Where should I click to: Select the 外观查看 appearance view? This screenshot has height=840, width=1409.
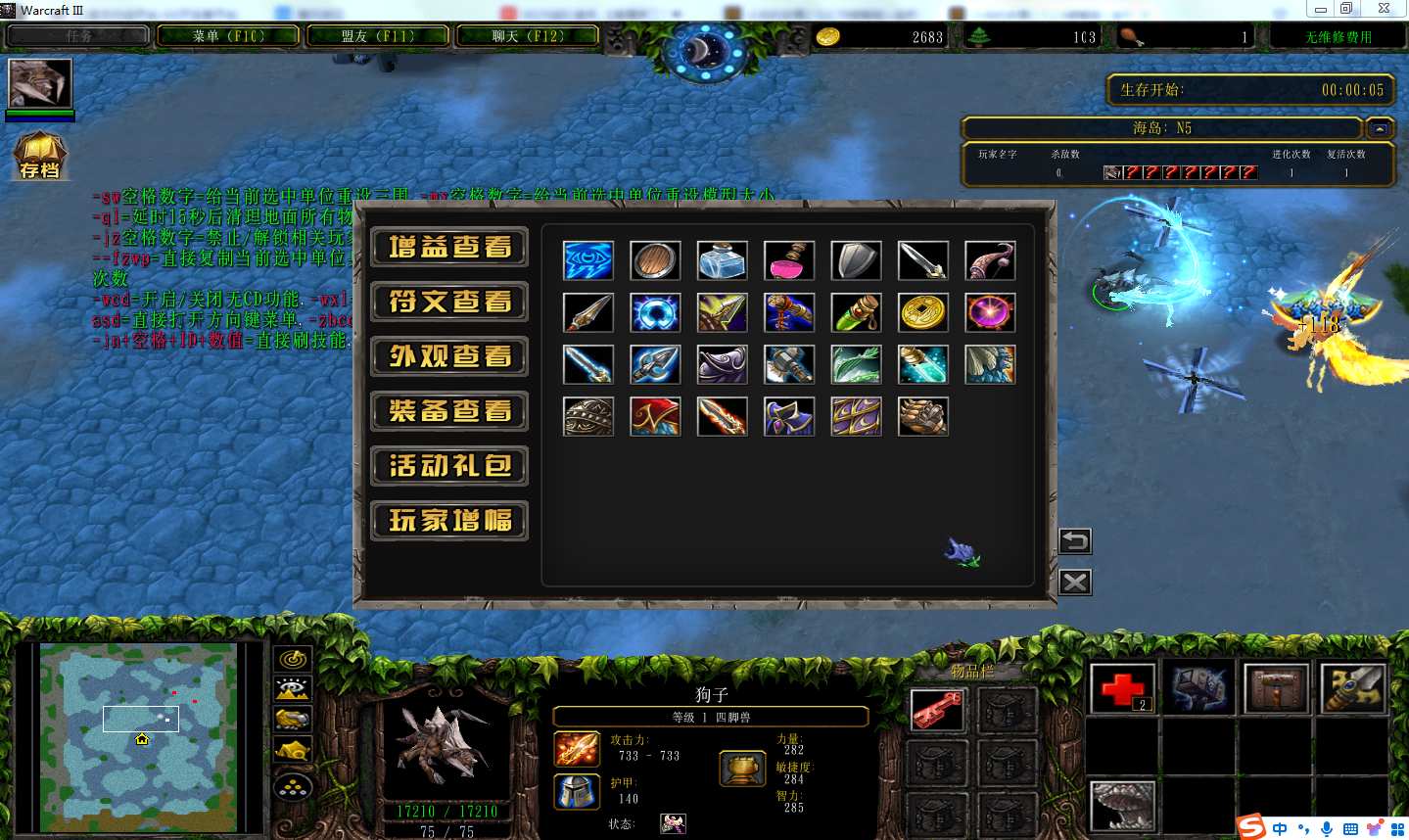(x=449, y=356)
